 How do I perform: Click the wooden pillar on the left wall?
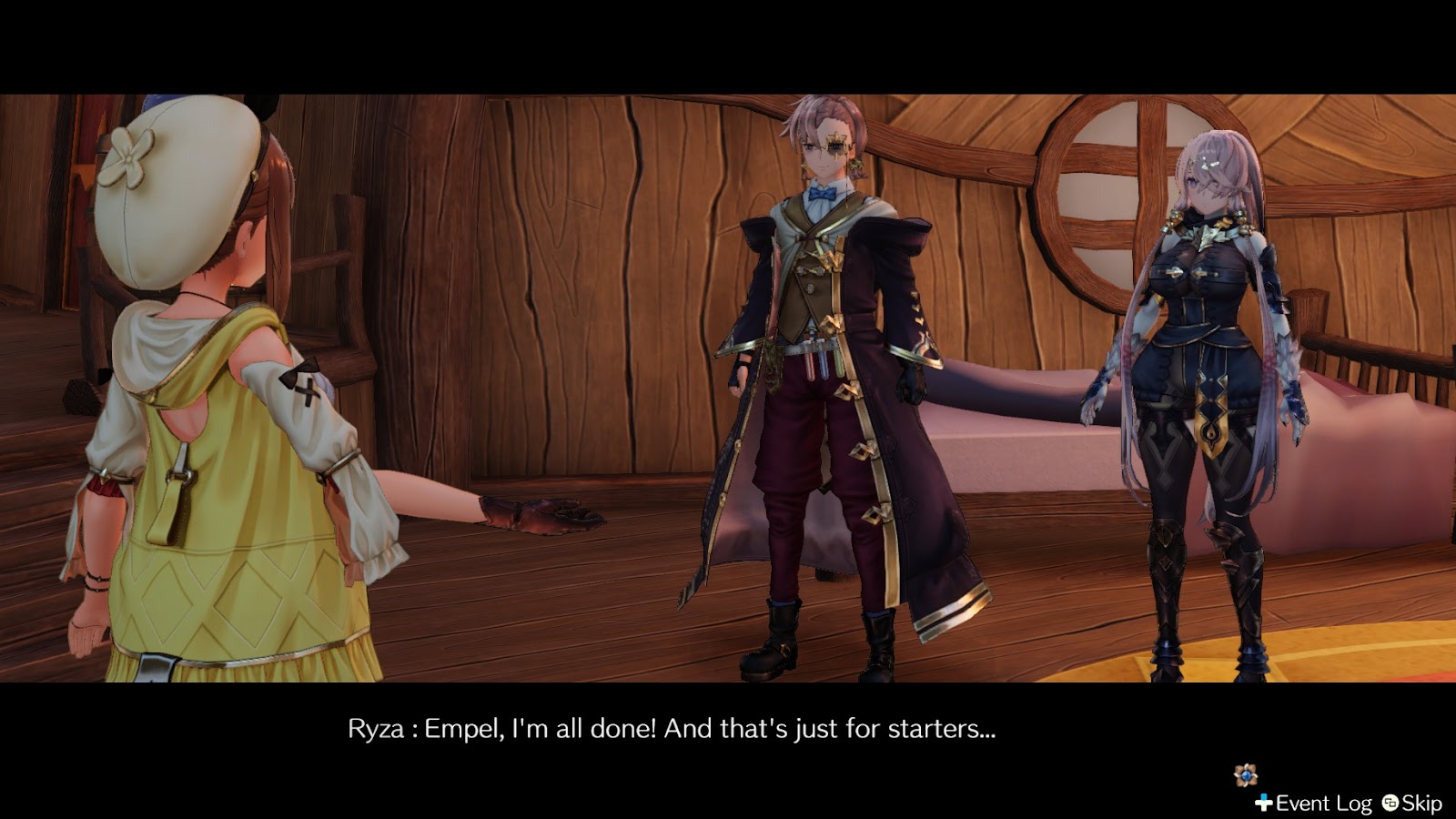[55, 273]
